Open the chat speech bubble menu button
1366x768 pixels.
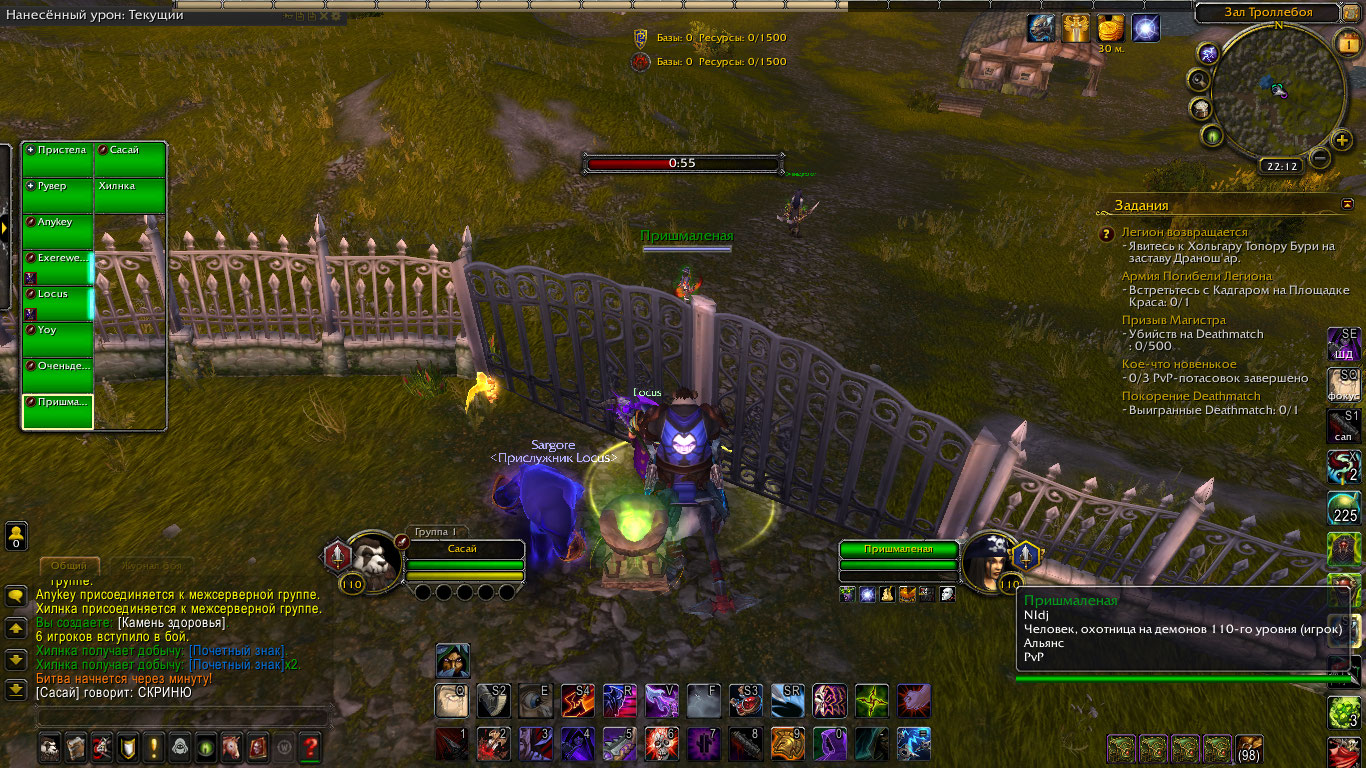[16, 597]
